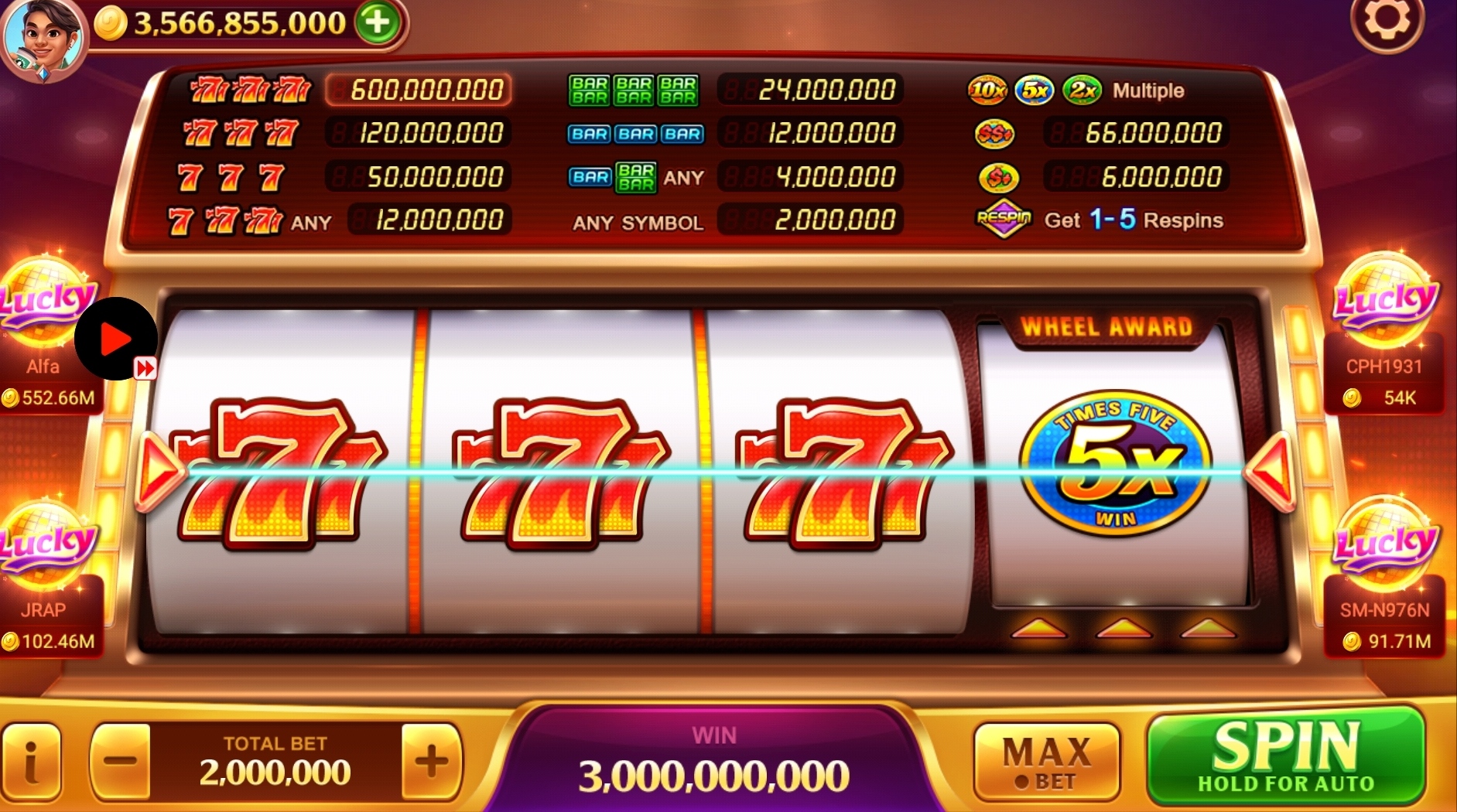Click the coin balance add icon
Image resolution: width=1457 pixels, height=812 pixels.
pos(377,23)
